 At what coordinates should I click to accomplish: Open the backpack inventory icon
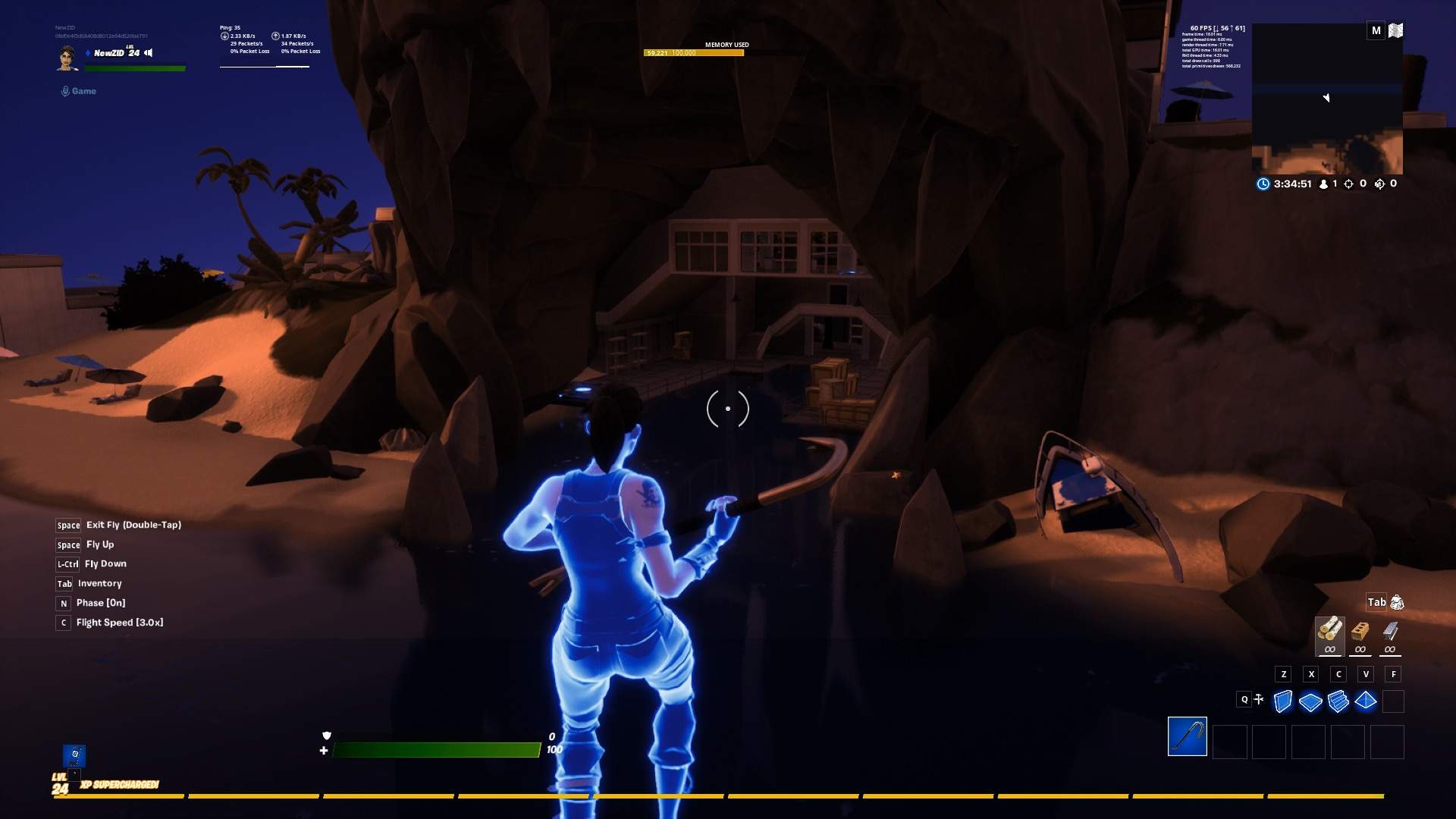click(1397, 603)
